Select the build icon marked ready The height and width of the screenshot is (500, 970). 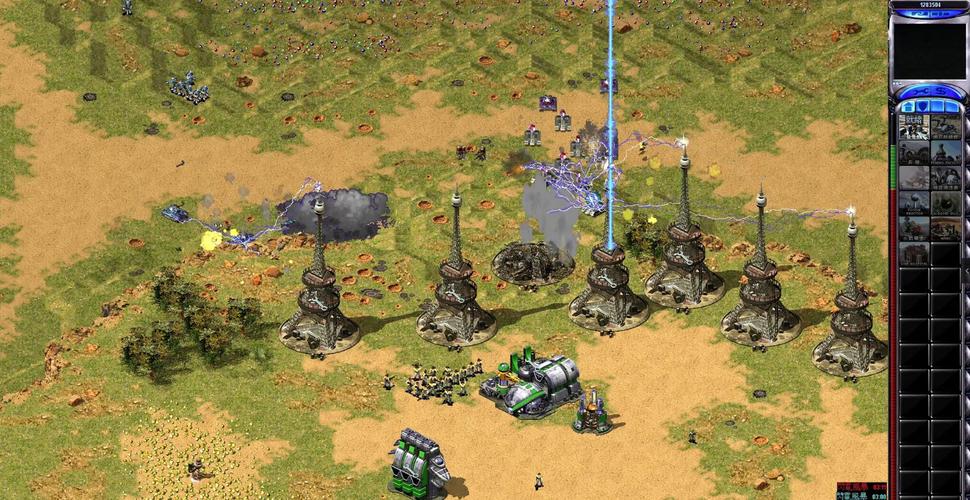pos(914,127)
